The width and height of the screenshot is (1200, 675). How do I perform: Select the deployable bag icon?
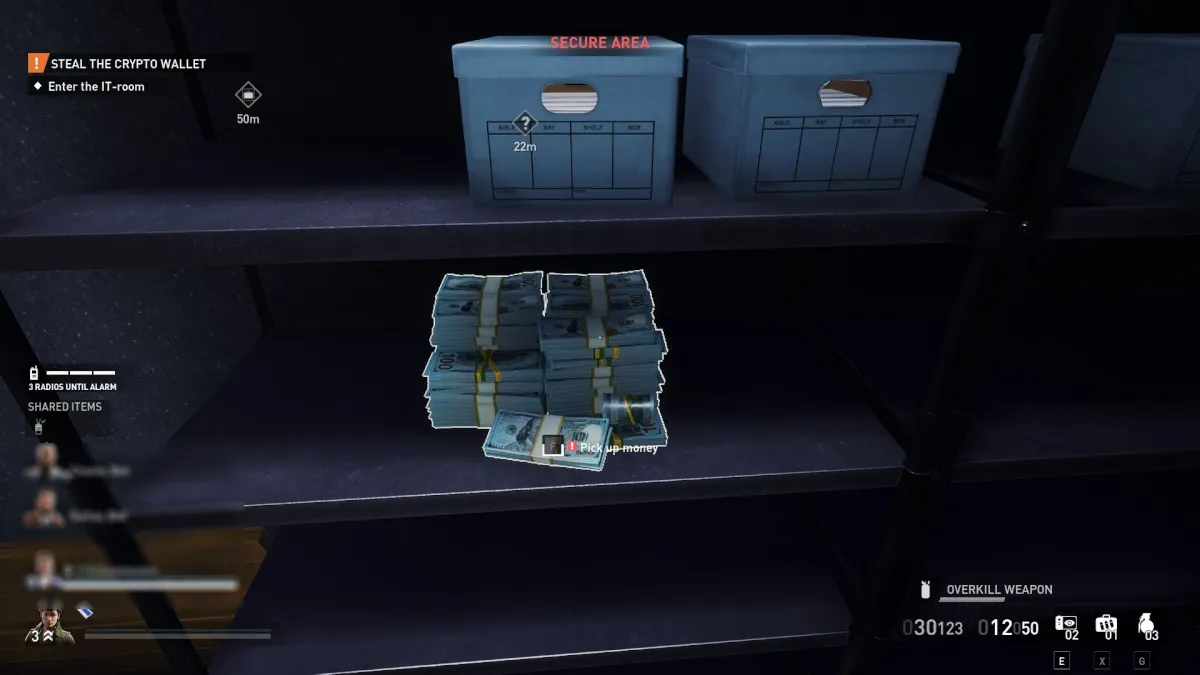(x=1105, y=625)
